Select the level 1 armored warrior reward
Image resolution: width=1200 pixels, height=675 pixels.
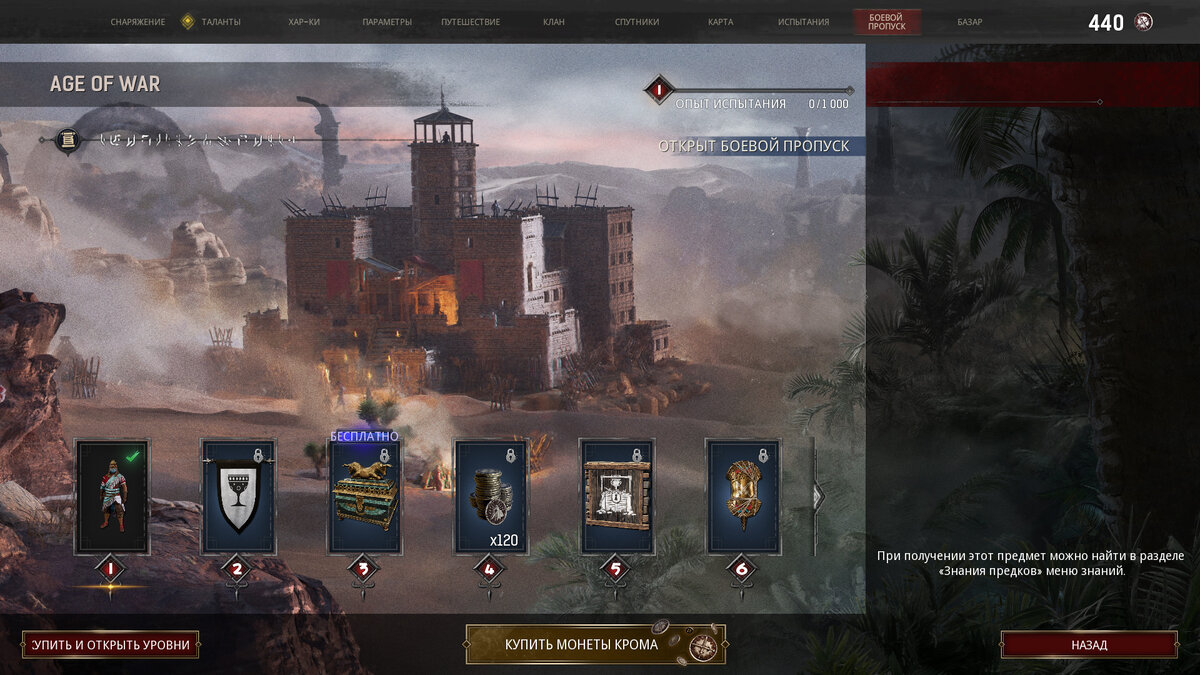(113, 497)
